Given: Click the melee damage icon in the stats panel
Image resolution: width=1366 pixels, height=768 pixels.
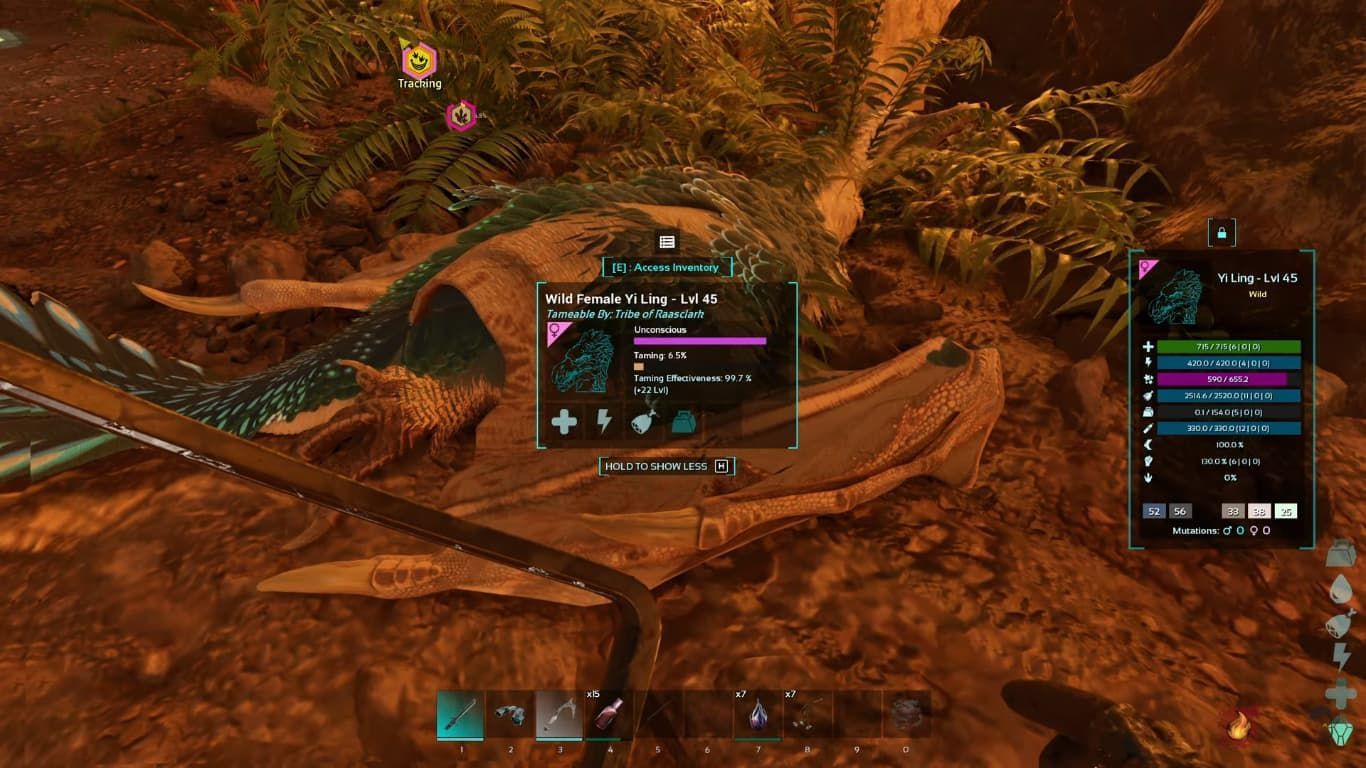Looking at the screenshot, I should 1146,428.
